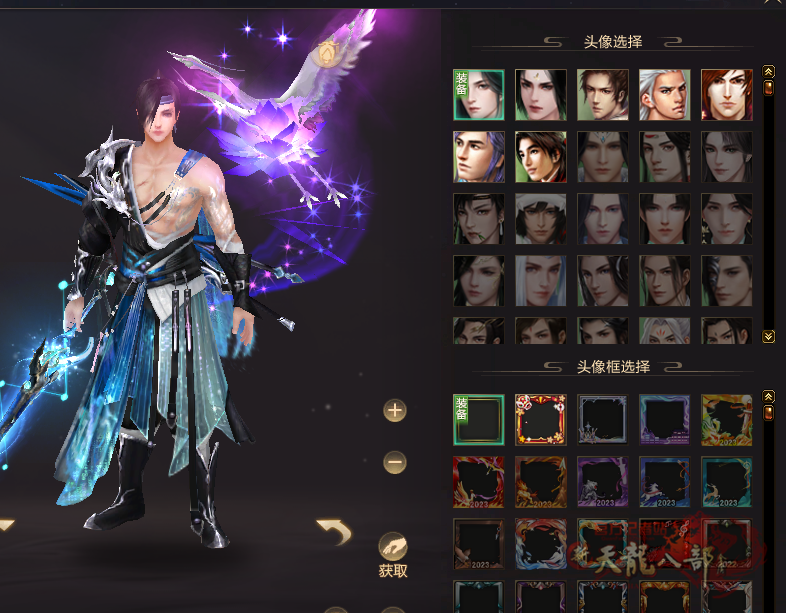786x613 pixels.
Task: Select the equipped green avatar frame
Action: click(479, 419)
